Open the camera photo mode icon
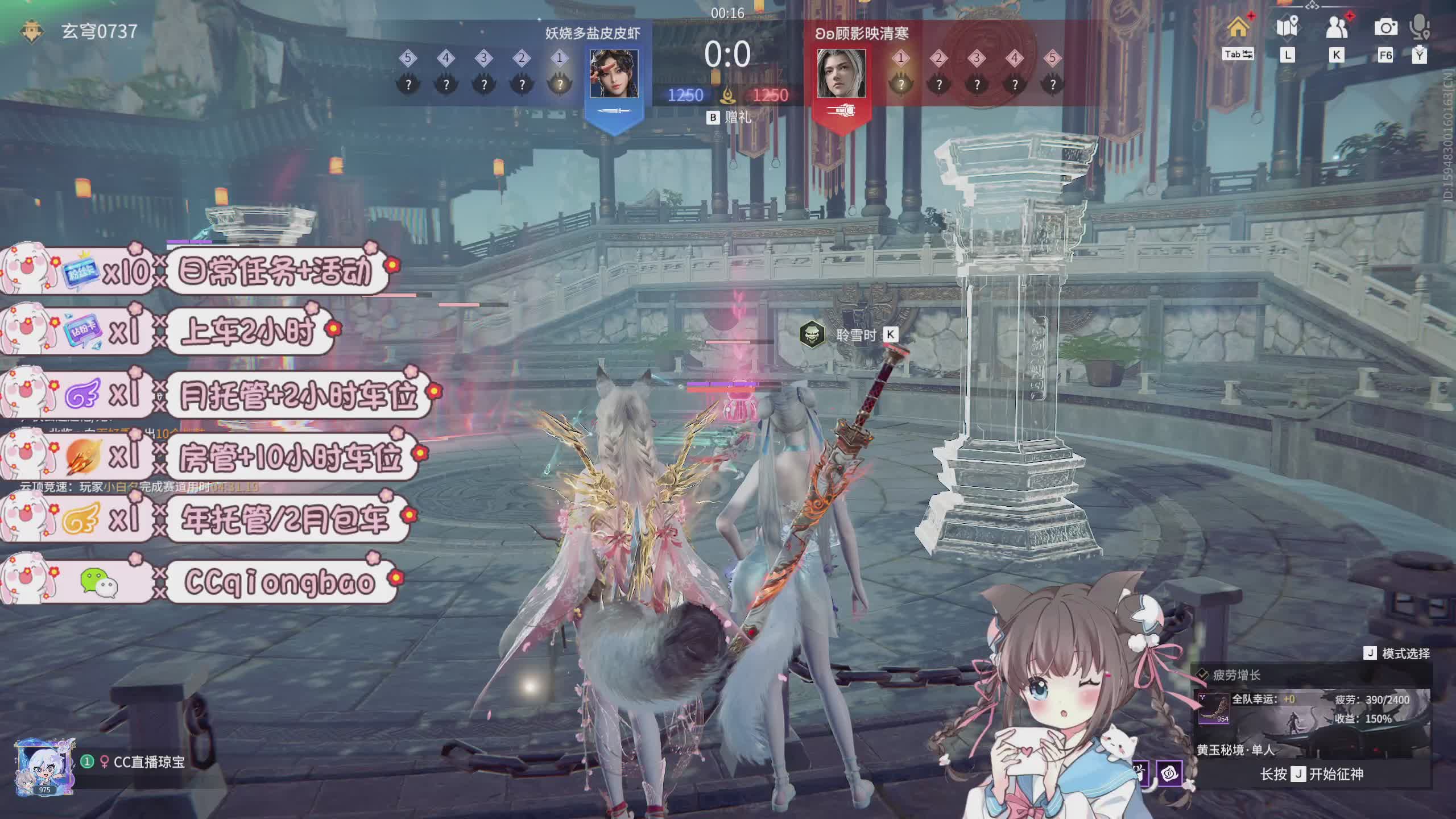The height and width of the screenshot is (819, 1456). tap(1385, 27)
